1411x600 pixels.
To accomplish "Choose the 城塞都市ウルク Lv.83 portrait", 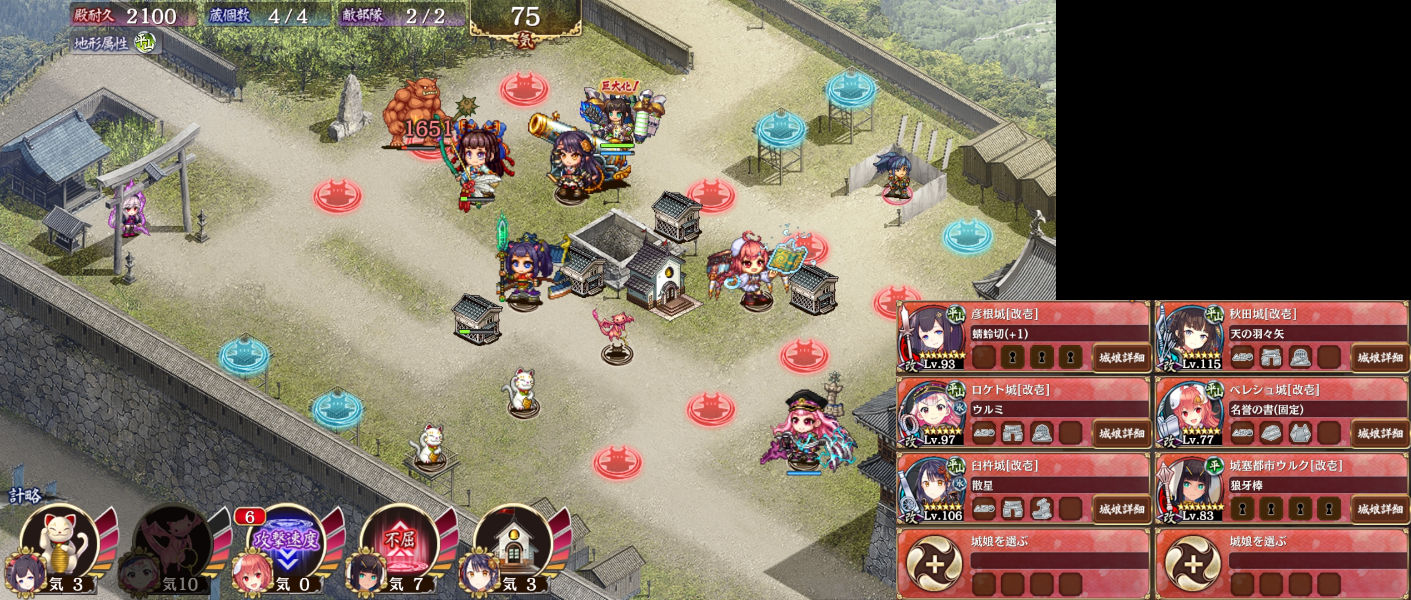I will [x=1193, y=487].
